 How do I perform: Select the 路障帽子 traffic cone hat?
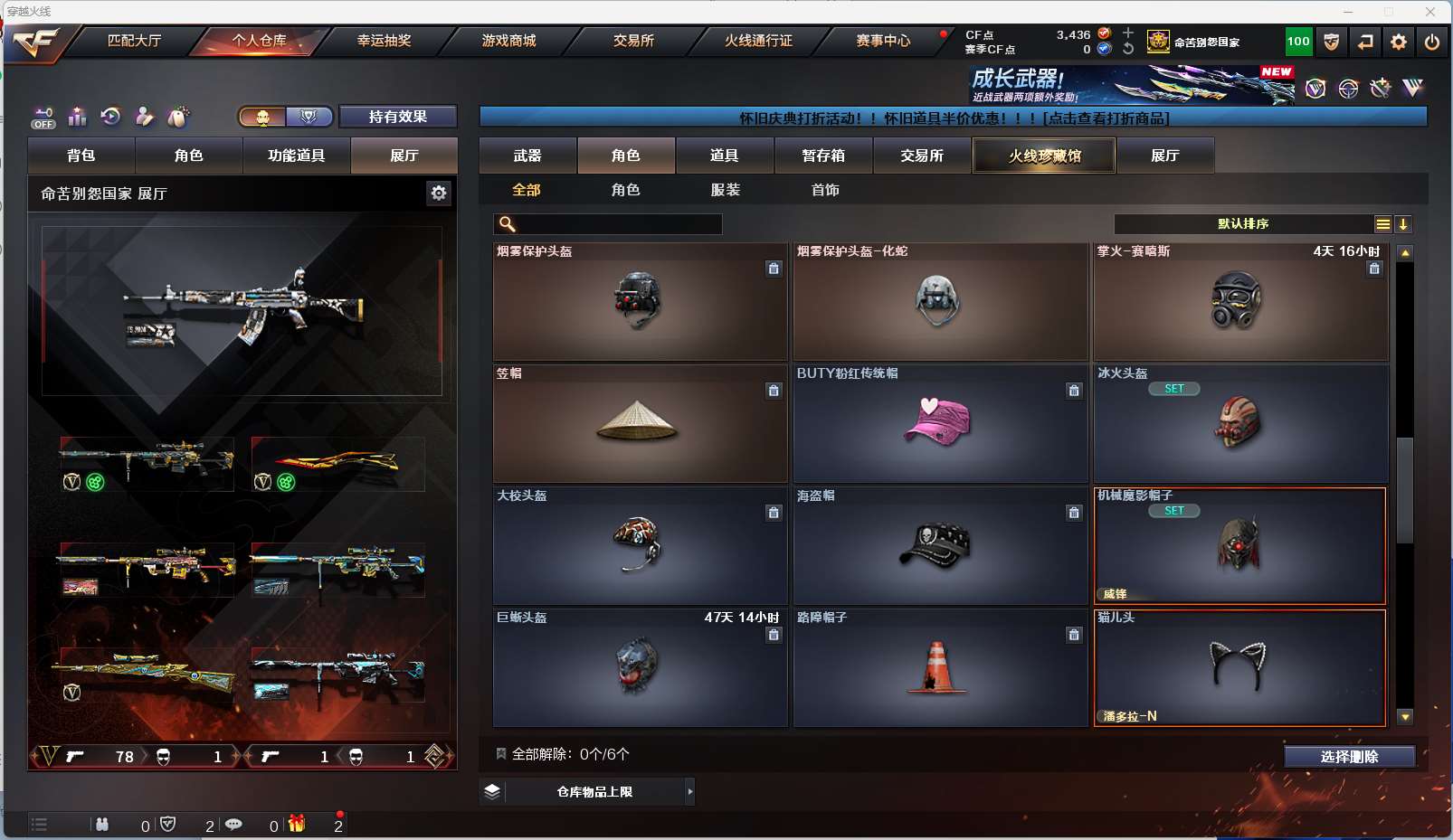(940, 668)
